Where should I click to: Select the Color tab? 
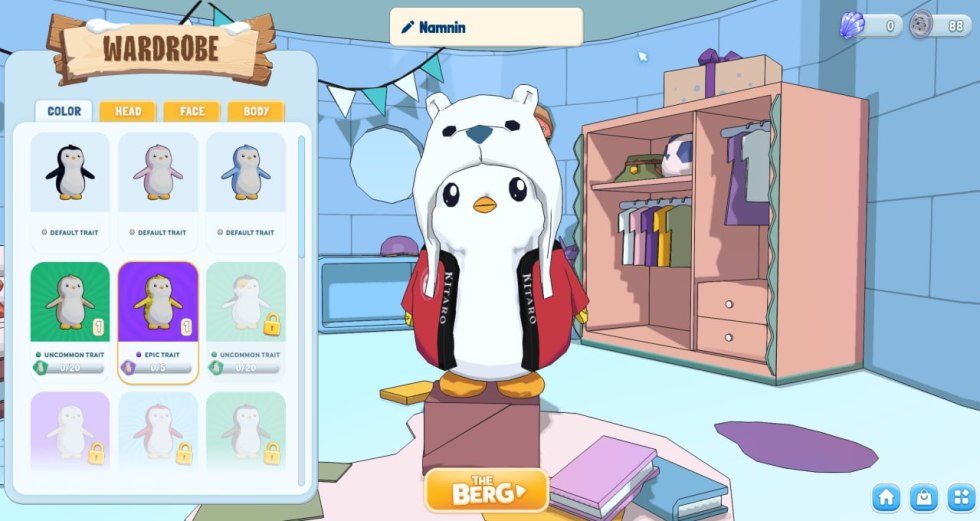[x=64, y=111]
